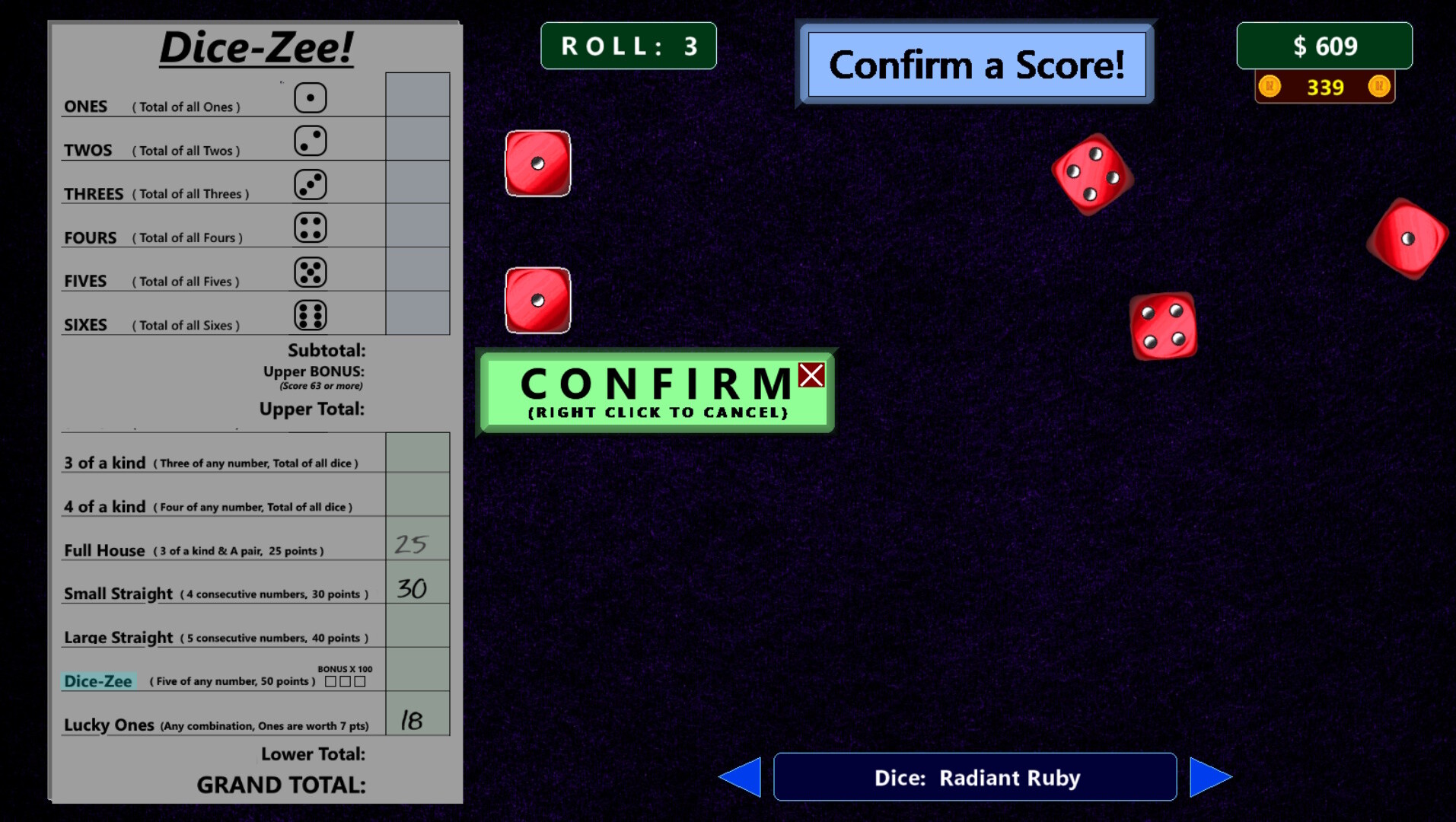The image size is (1456, 822).
Task: Click the left arrow to switch dice sets
Action: pos(740,776)
